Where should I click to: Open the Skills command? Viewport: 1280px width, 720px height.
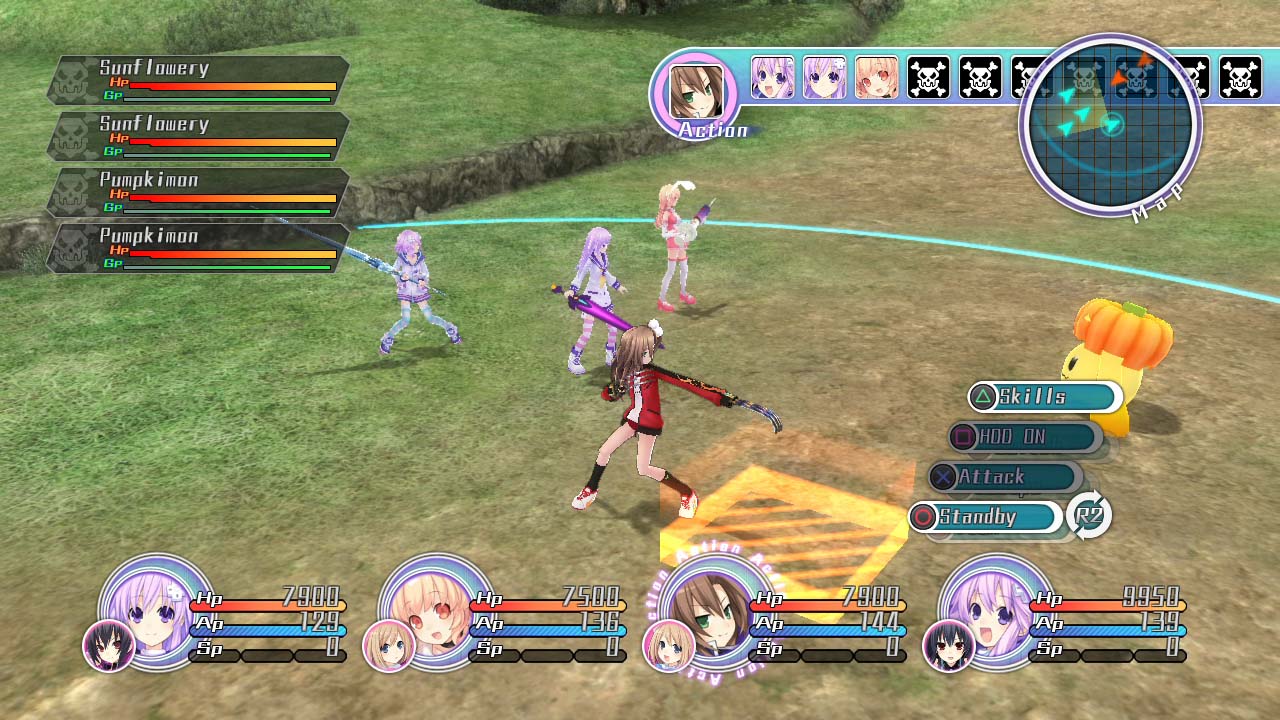(x=1043, y=397)
